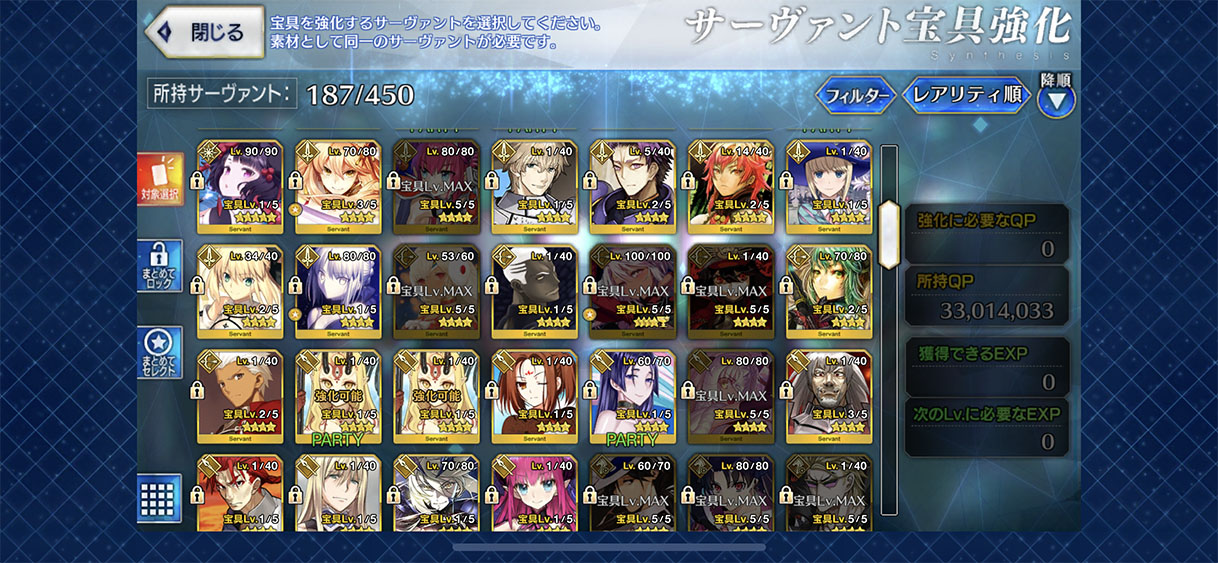Close the Noble Phantasm enhancement screen
Screen dimensions: 1218x563
coord(205,32)
